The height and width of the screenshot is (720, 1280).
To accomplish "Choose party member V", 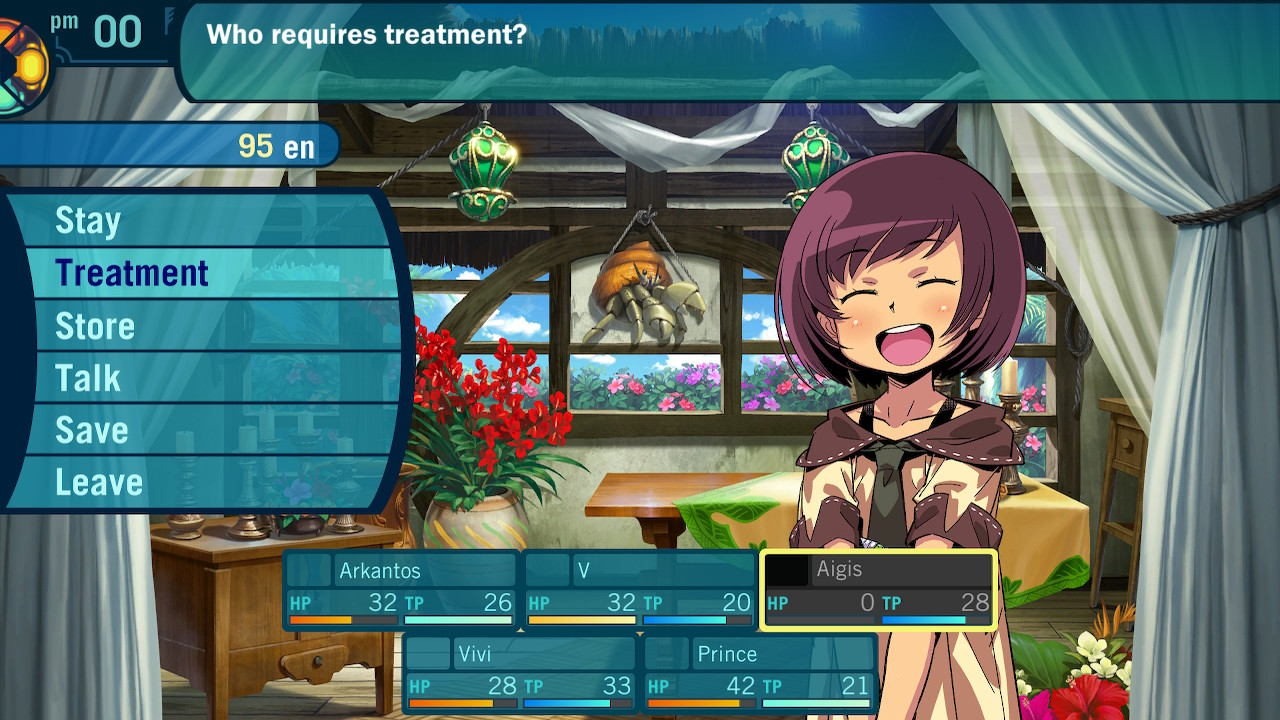I will 640,589.
